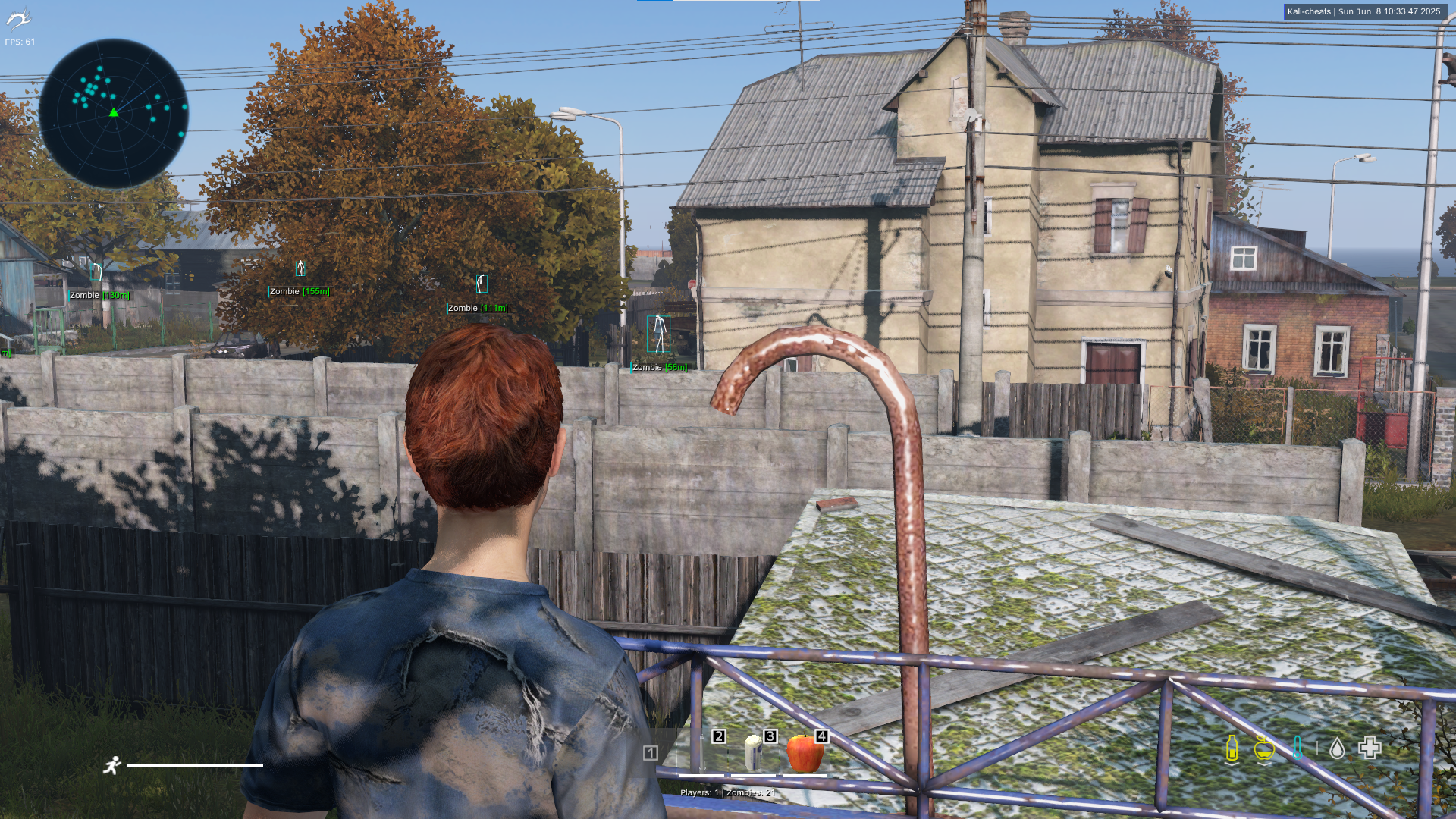Click the white blood drop icon
1456x819 pixels.
pyautogui.click(x=1337, y=749)
